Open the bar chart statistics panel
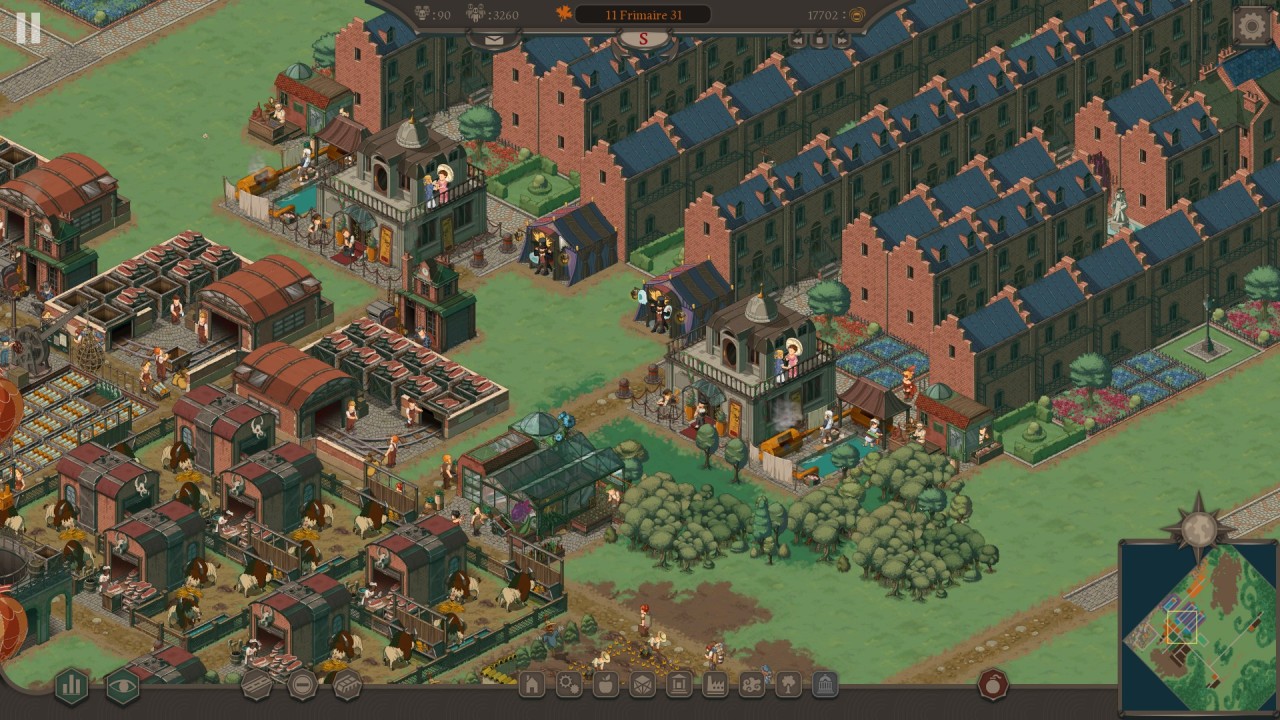 tap(71, 685)
